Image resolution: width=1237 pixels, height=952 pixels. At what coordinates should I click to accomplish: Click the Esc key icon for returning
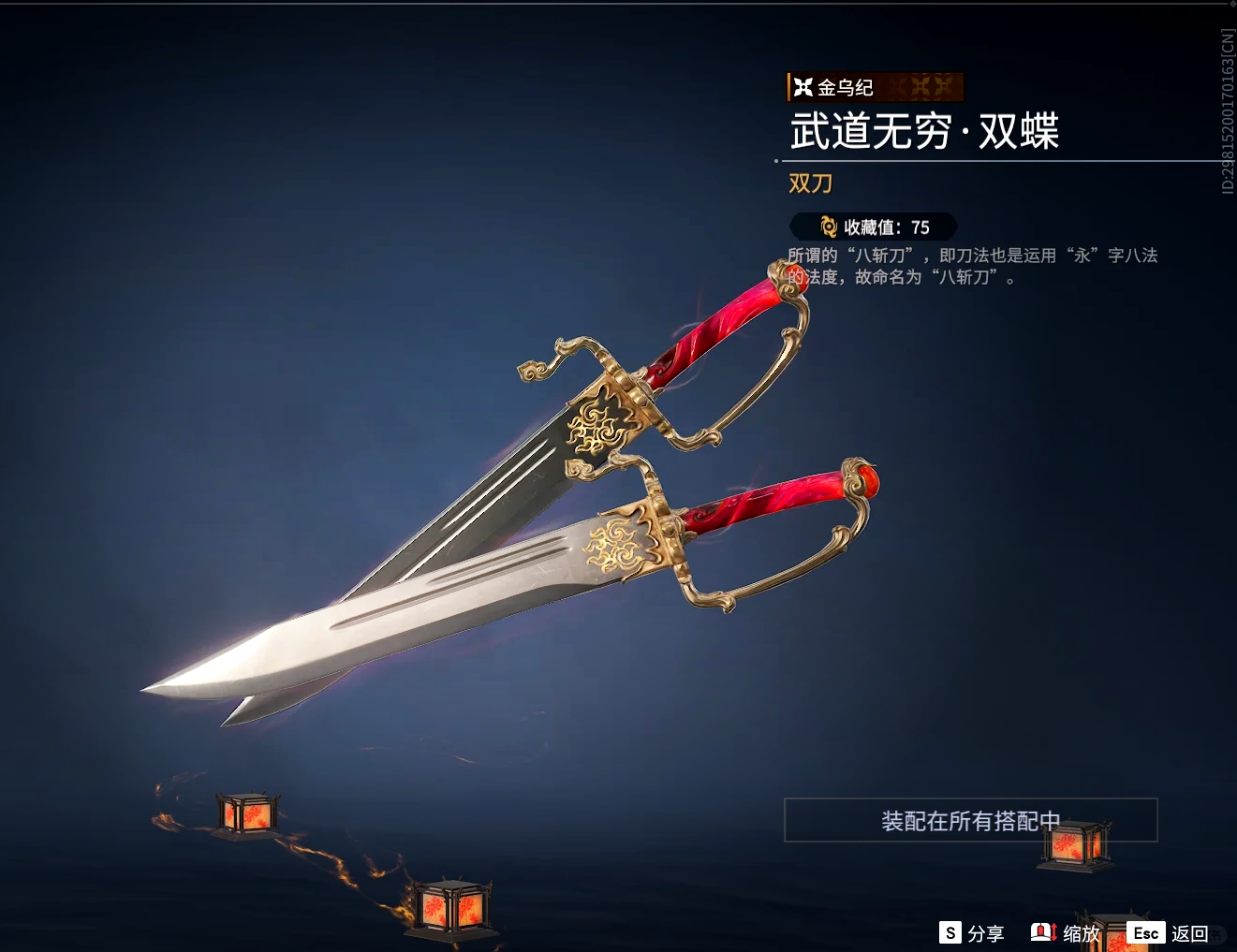coord(1147,932)
